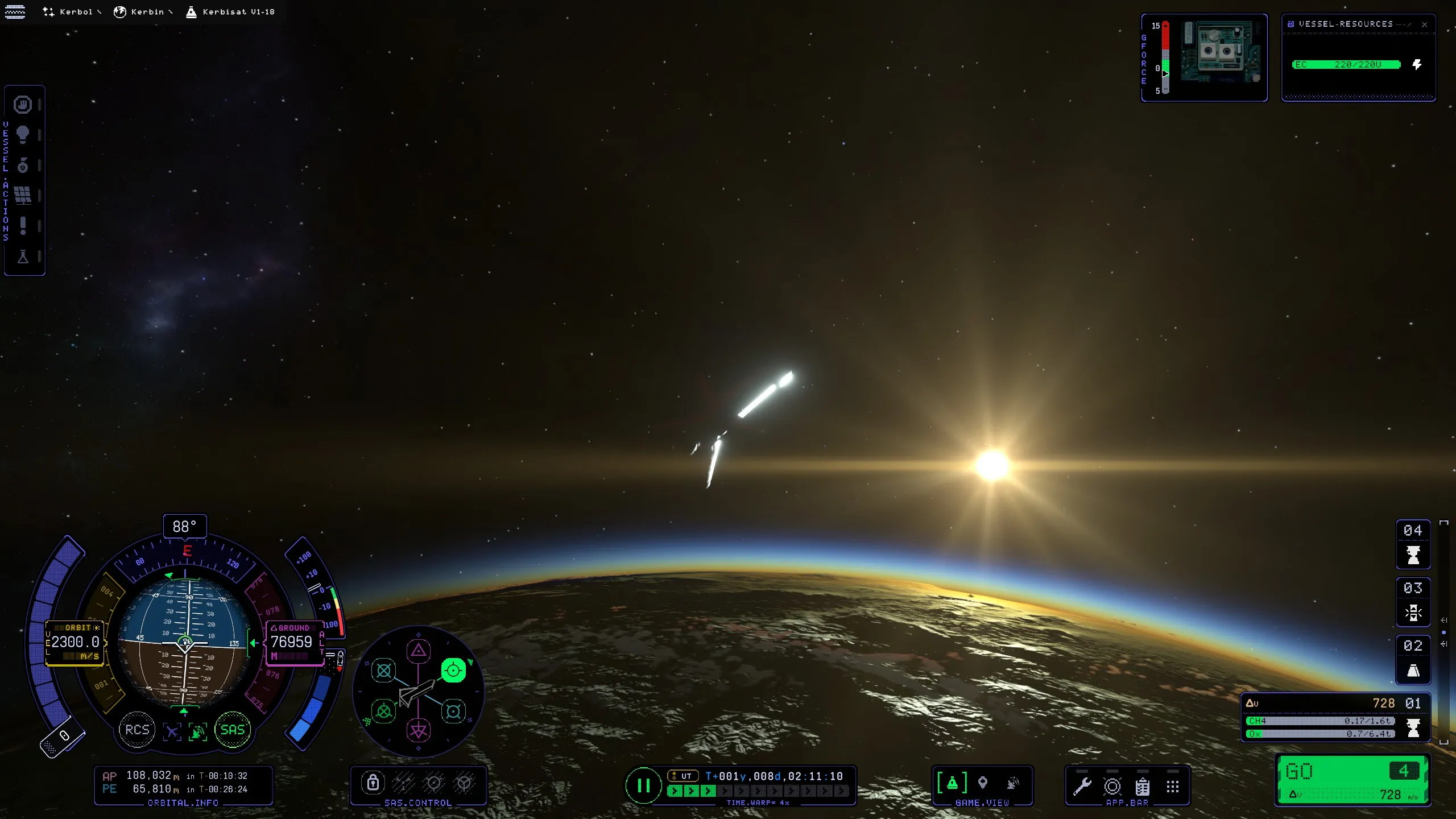Image resolution: width=1456 pixels, height=819 pixels.
Task: Open the Kerbin breadcrumb dropdown
Action: [143, 11]
